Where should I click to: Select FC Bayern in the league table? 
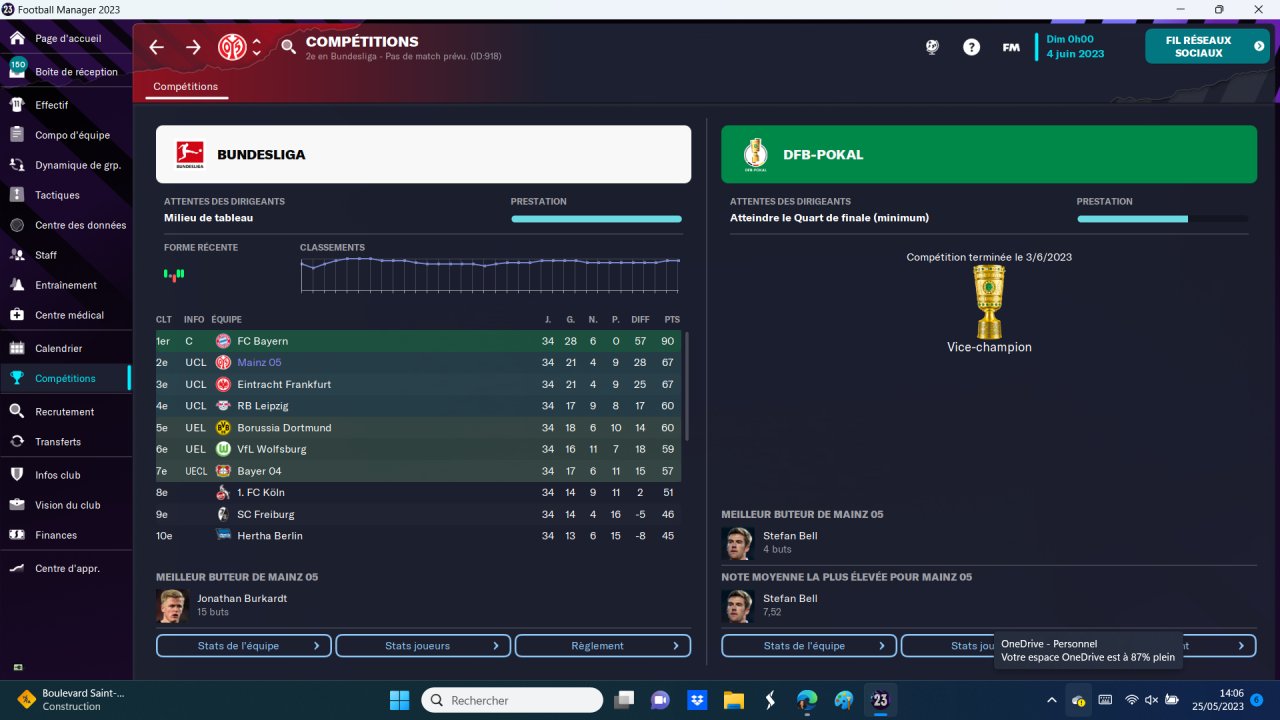tap(262, 341)
